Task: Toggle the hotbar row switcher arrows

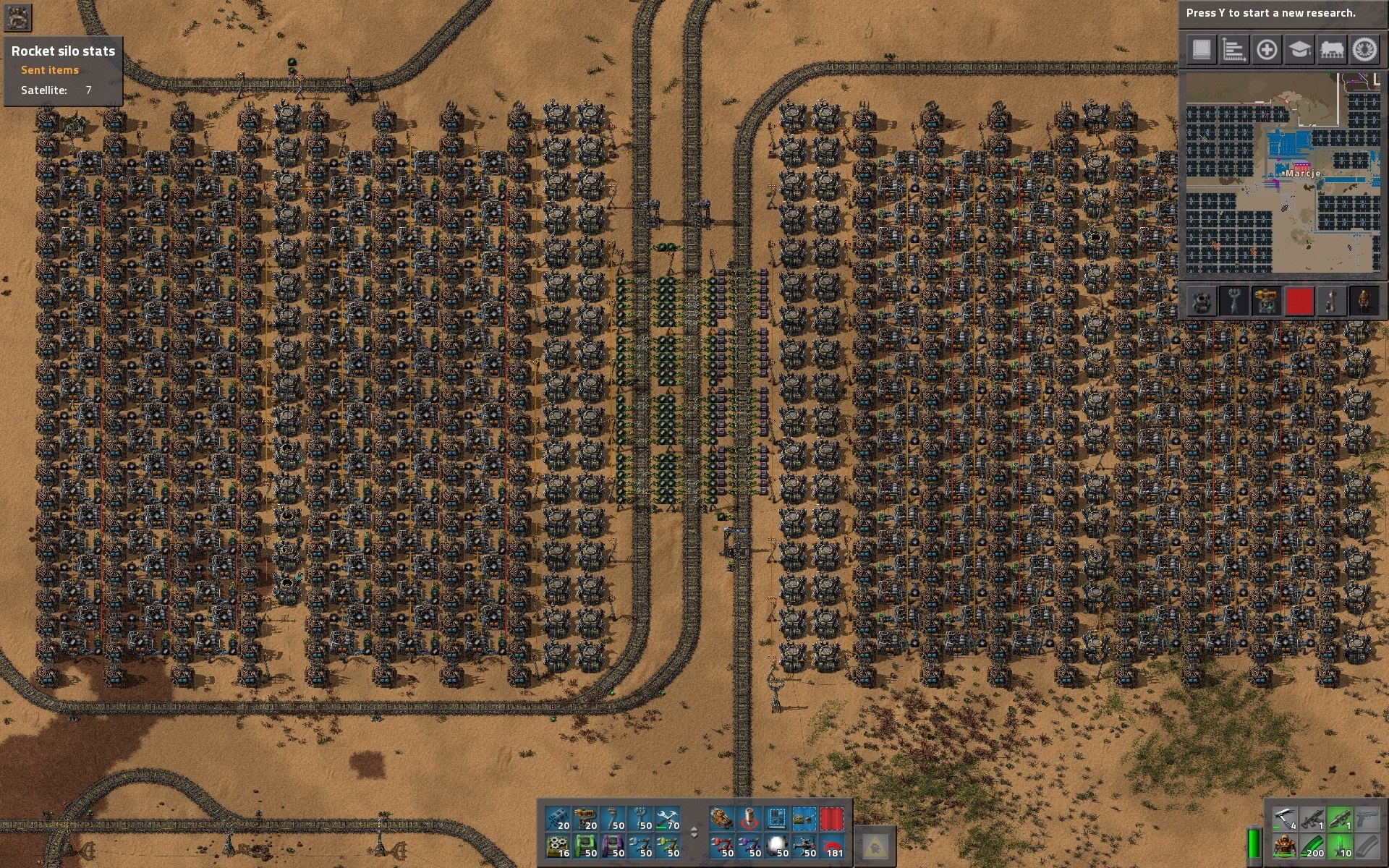Action: coord(694,833)
